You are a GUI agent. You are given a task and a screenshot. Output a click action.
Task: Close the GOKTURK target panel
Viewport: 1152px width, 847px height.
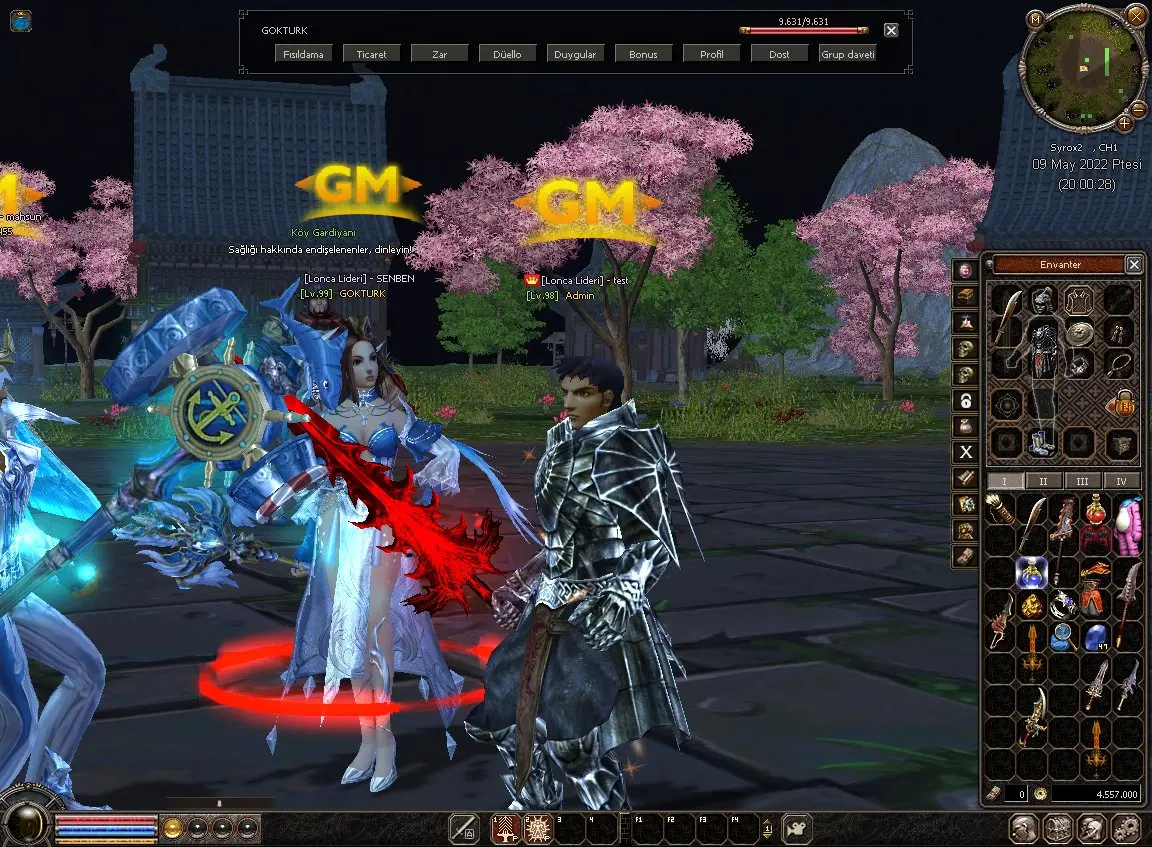tap(891, 30)
